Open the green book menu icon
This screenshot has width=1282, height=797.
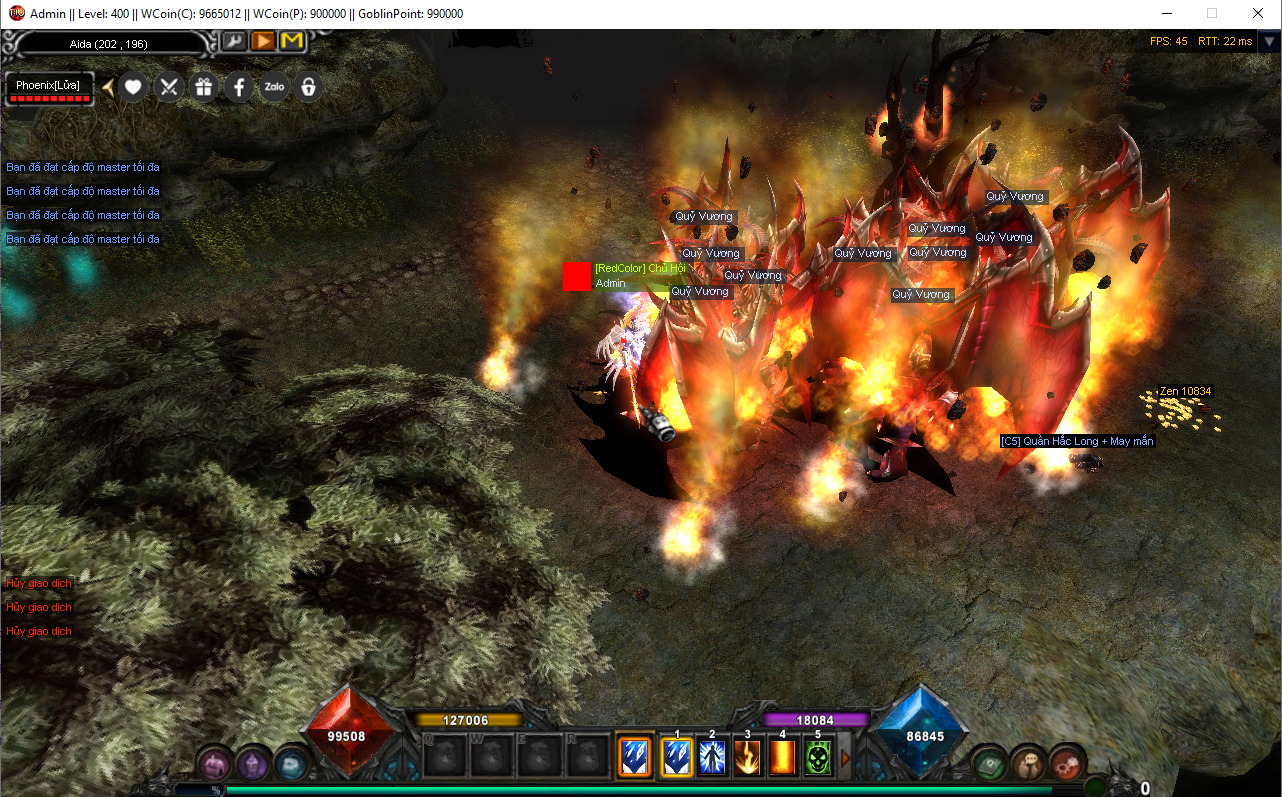pos(990,763)
